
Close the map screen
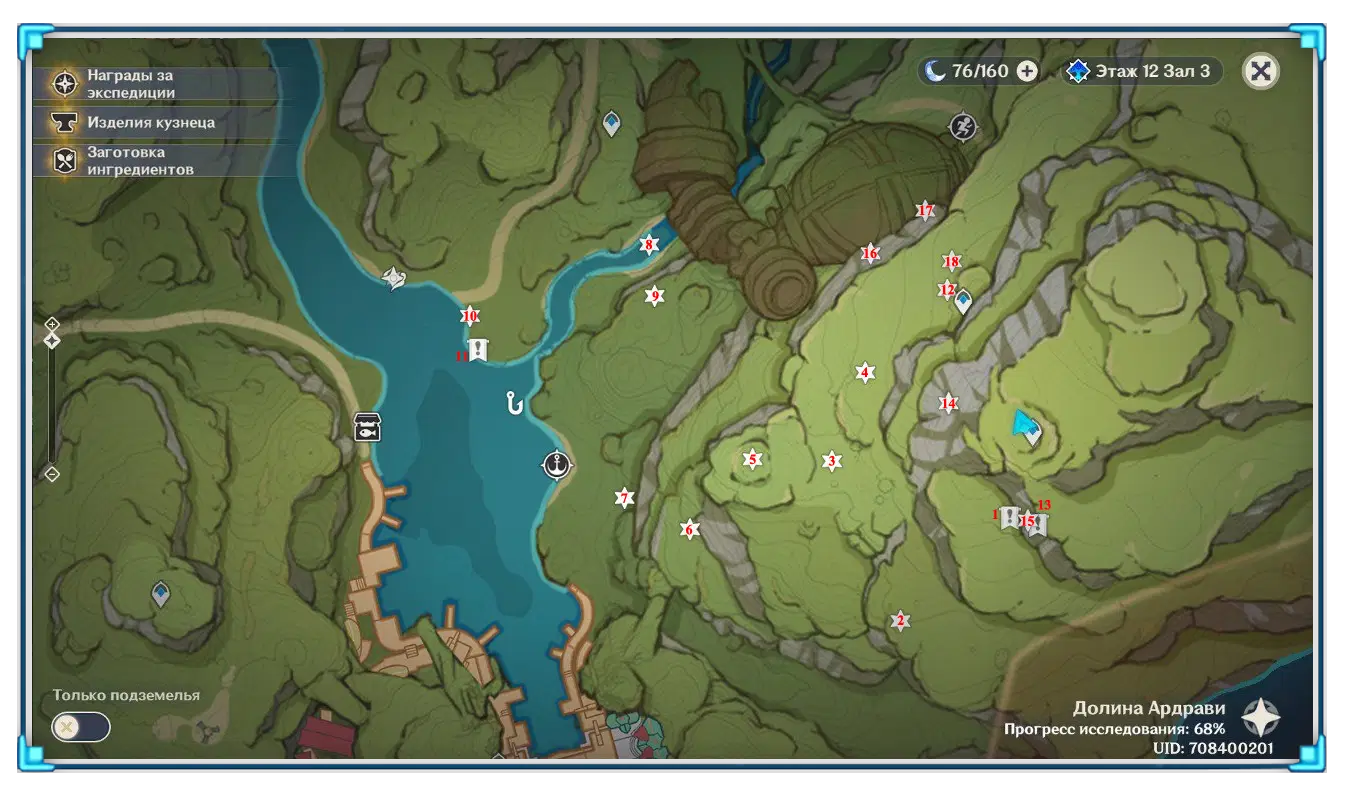(1261, 71)
